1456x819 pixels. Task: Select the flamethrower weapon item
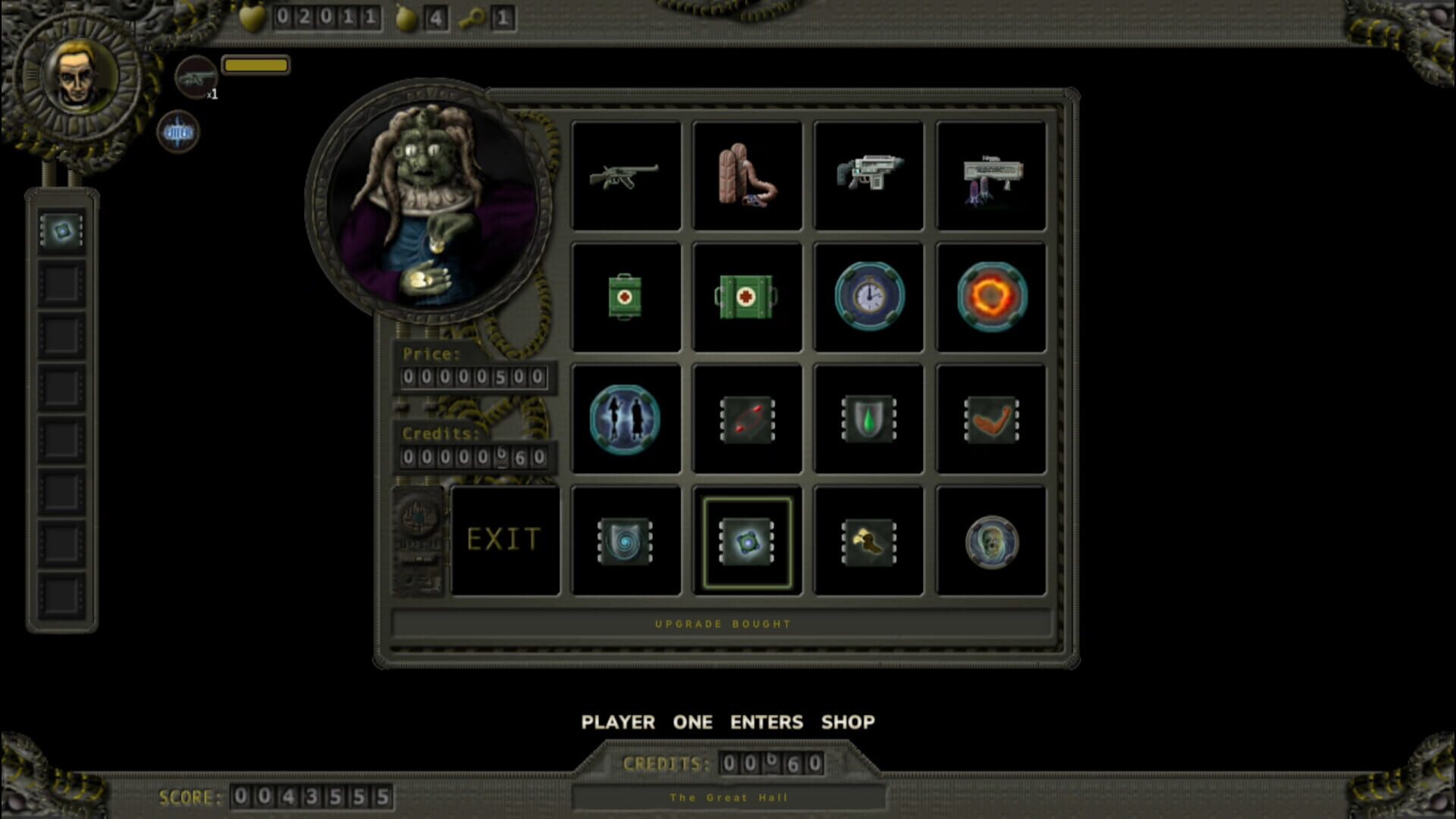[x=747, y=175]
